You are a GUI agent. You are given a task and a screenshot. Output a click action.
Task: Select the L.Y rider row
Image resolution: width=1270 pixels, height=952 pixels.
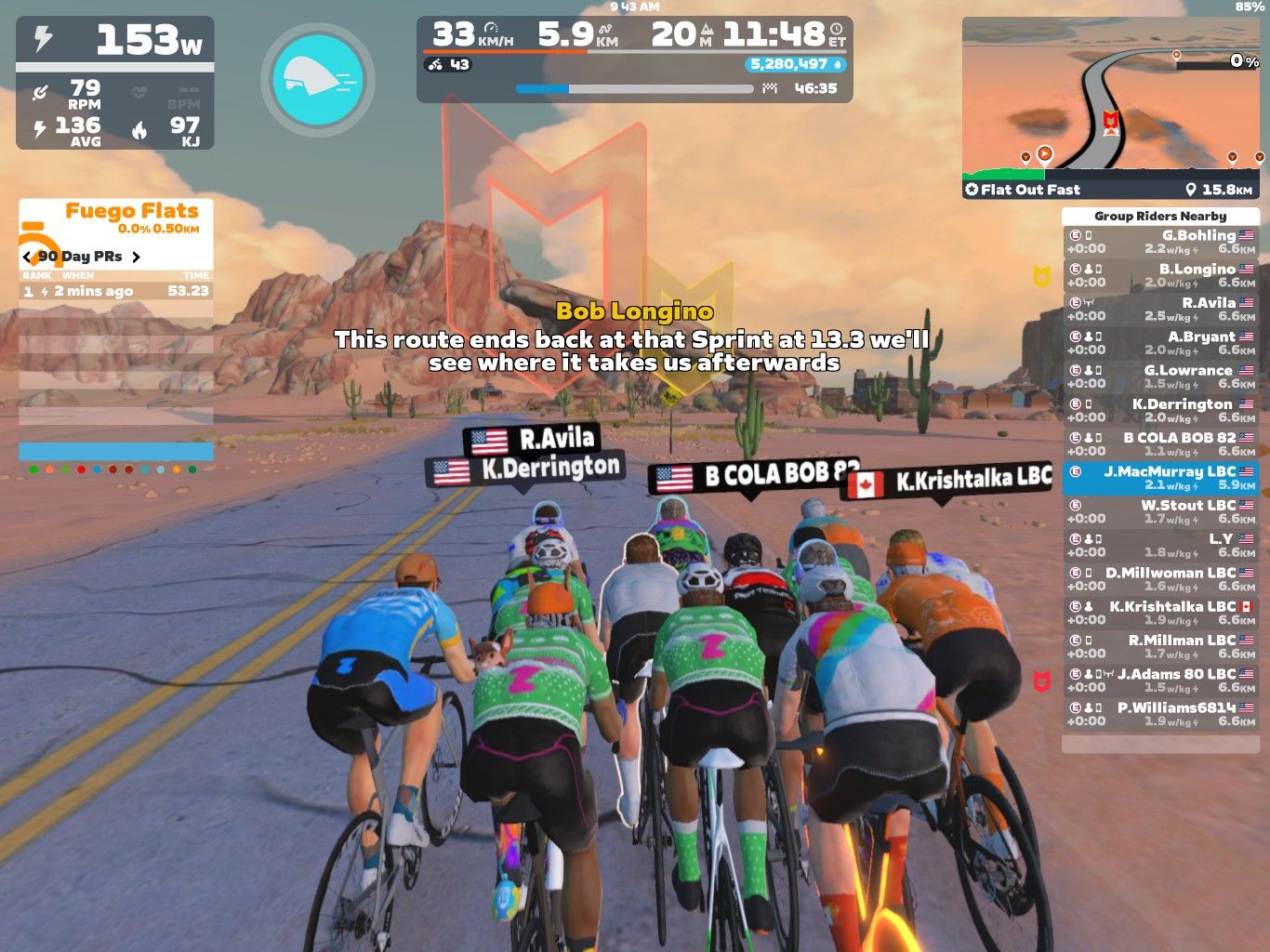(1160, 545)
